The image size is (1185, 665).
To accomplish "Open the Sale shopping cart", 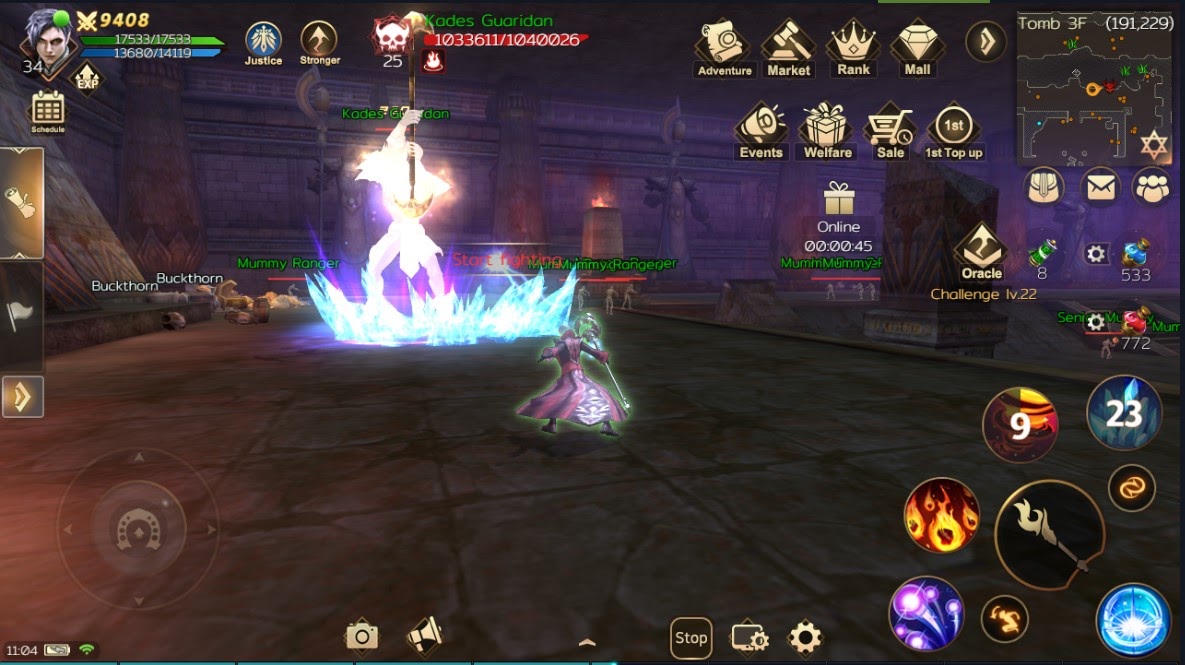I will click(890, 131).
